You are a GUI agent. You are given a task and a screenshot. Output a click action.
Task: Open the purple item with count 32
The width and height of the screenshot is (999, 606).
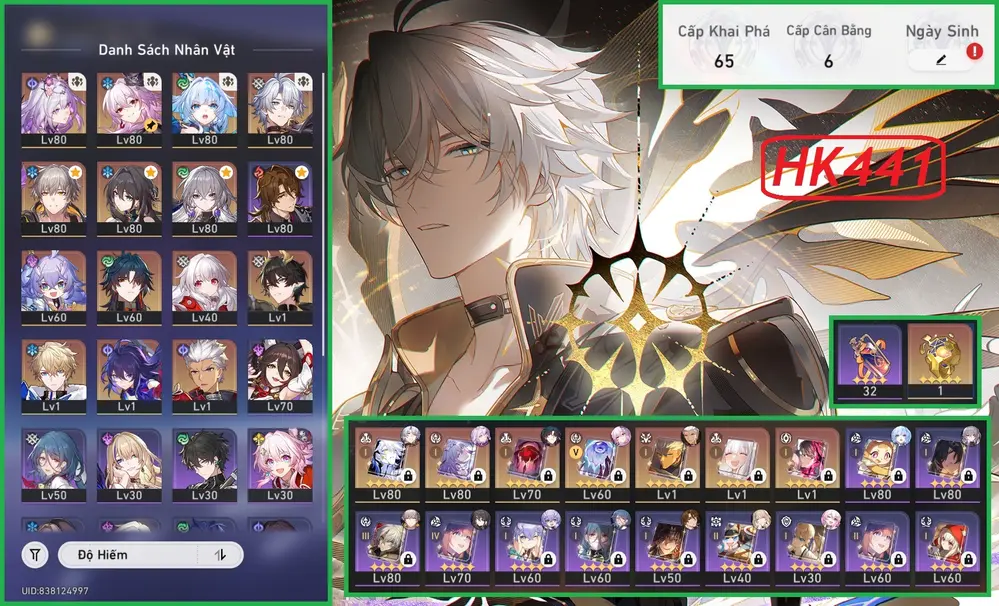click(869, 360)
